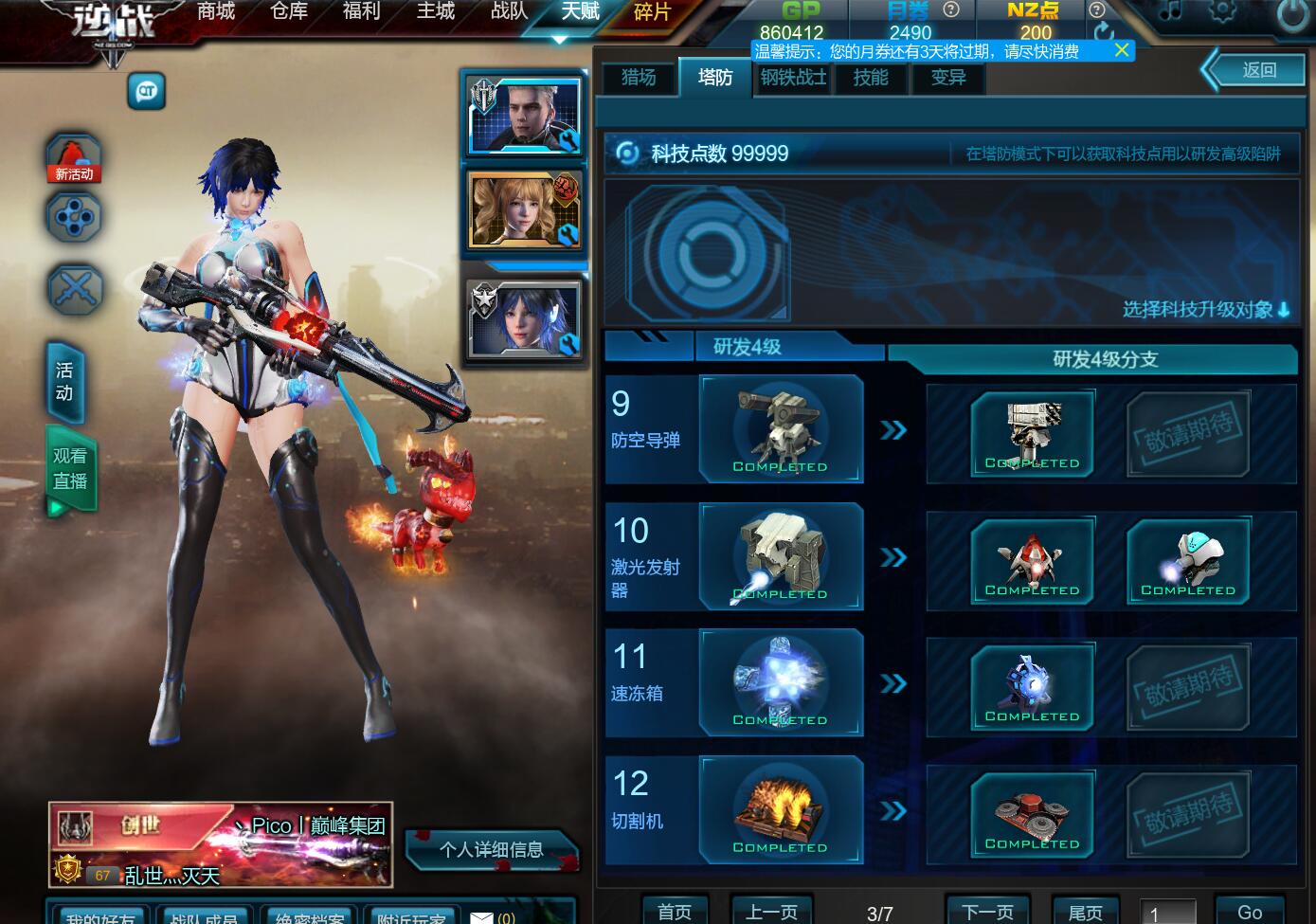This screenshot has height=924, width=1316.
Task: Open the 商城 shop menu
Action: [216, 12]
